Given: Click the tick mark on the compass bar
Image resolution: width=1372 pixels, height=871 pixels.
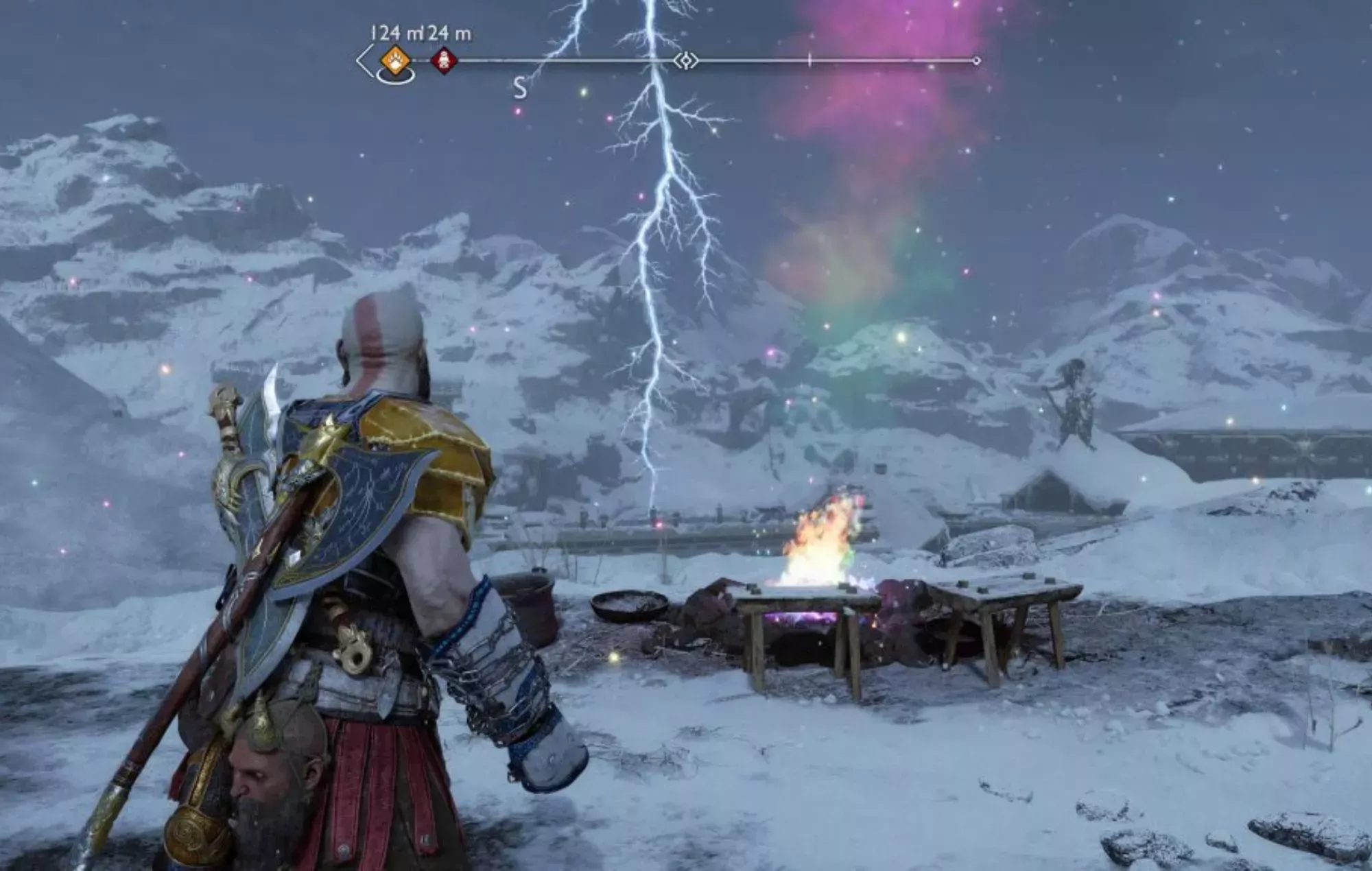Looking at the screenshot, I should (809, 60).
